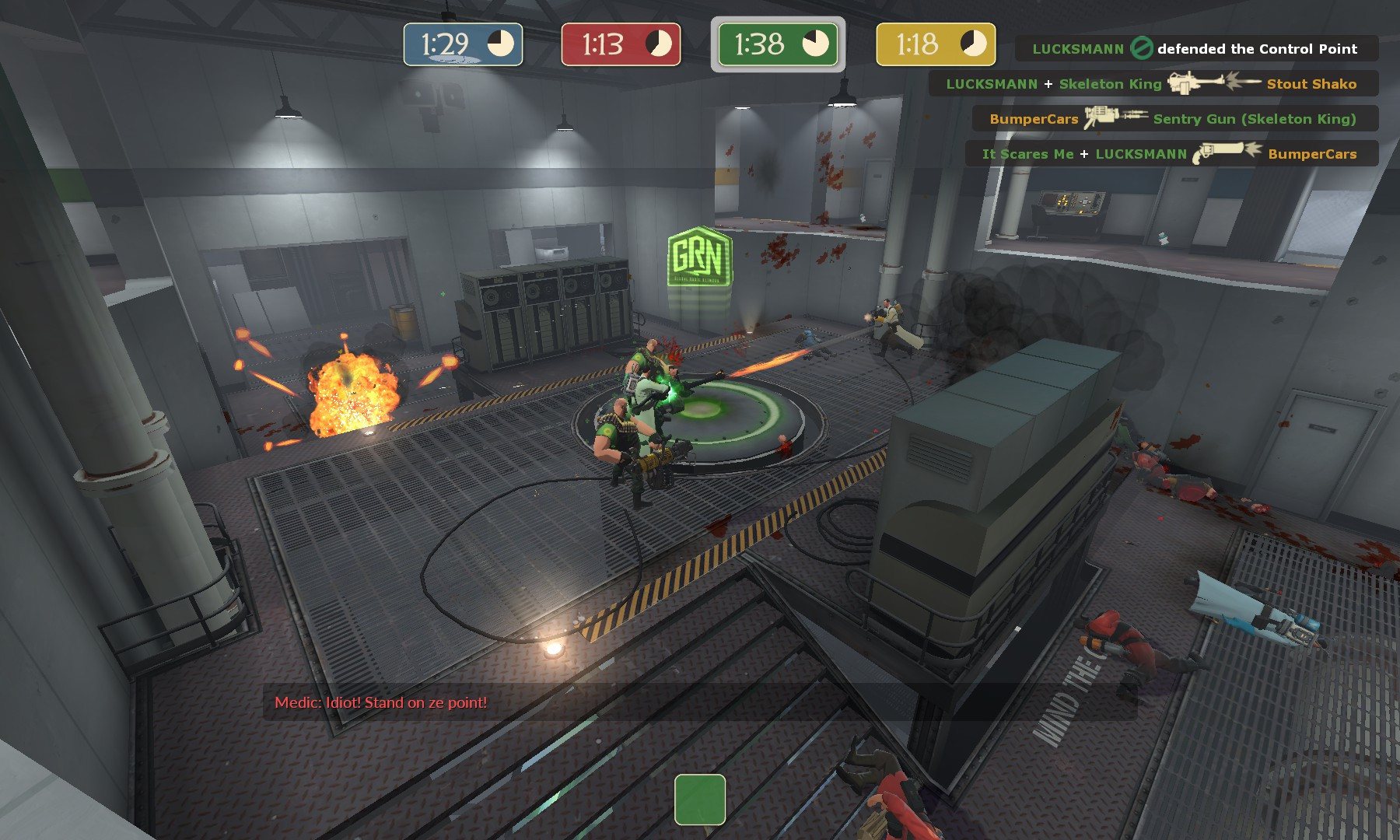
Task: Click the minigun kill icon beside Stout Shako
Action: click(1202, 84)
